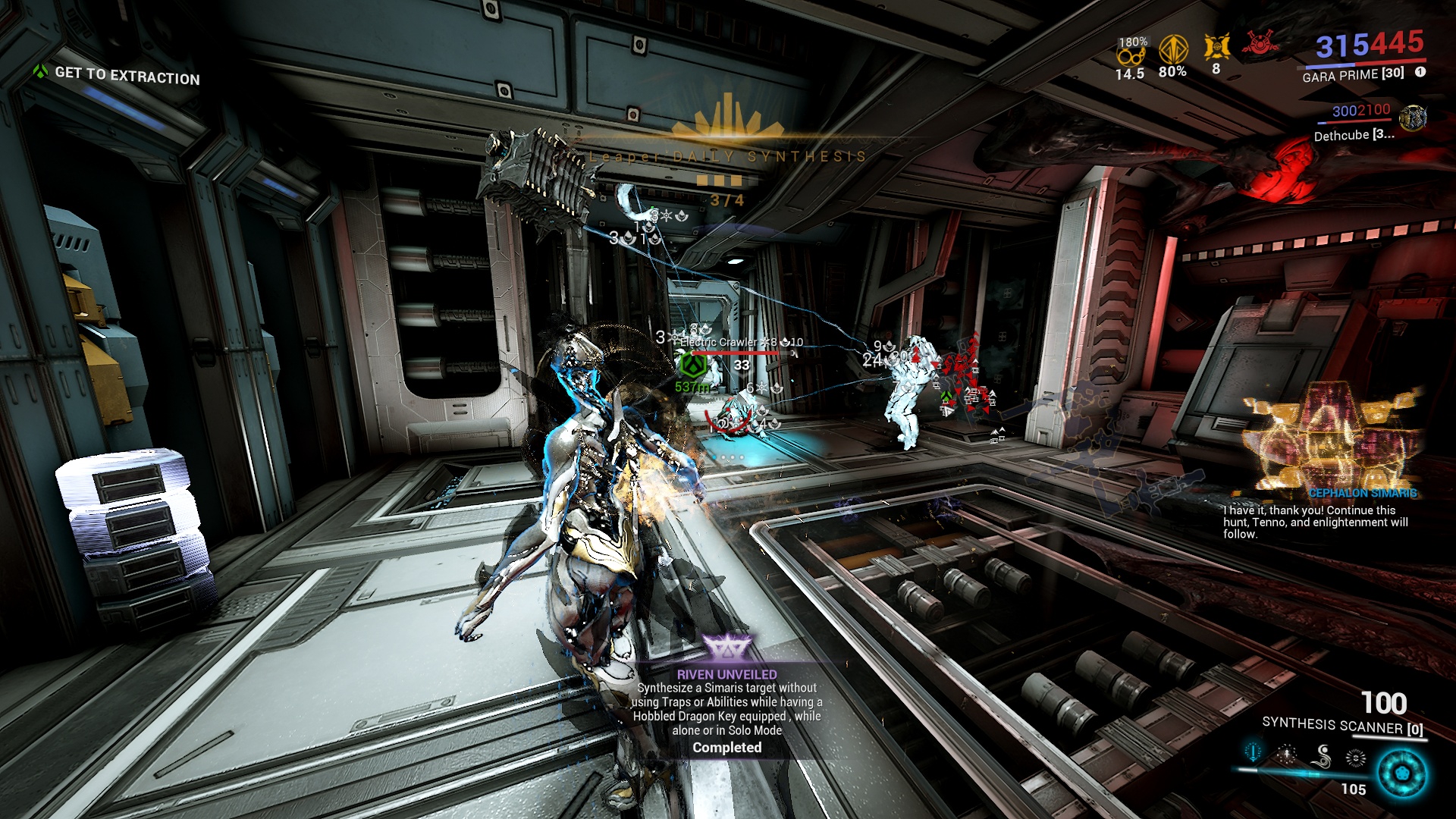Activate Gara's Spectrorage ability icon
The width and height of the screenshot is (1456, 819).
tap(1323, 755)
